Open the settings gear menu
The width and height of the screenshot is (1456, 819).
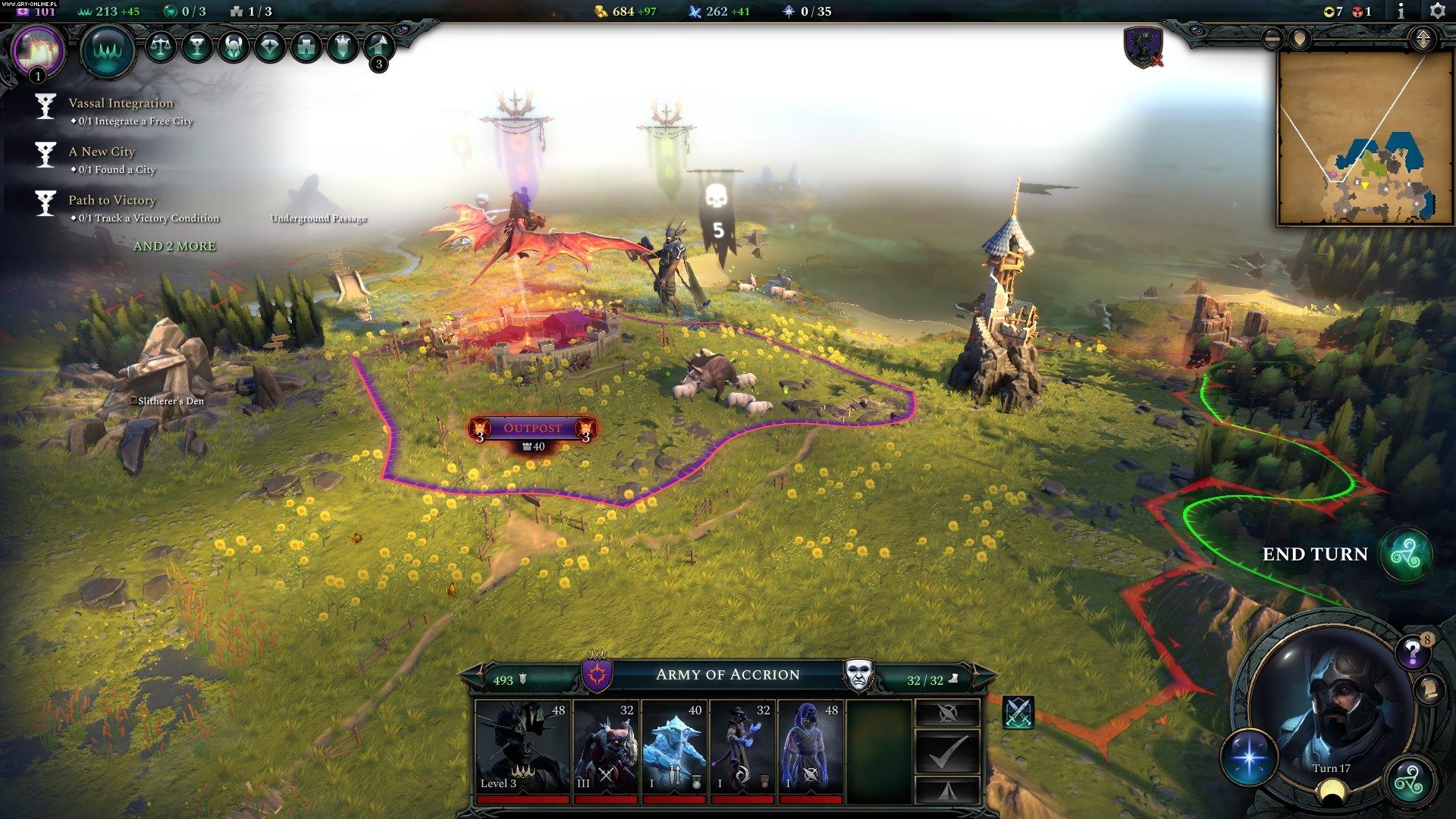tap(1437, 11)
